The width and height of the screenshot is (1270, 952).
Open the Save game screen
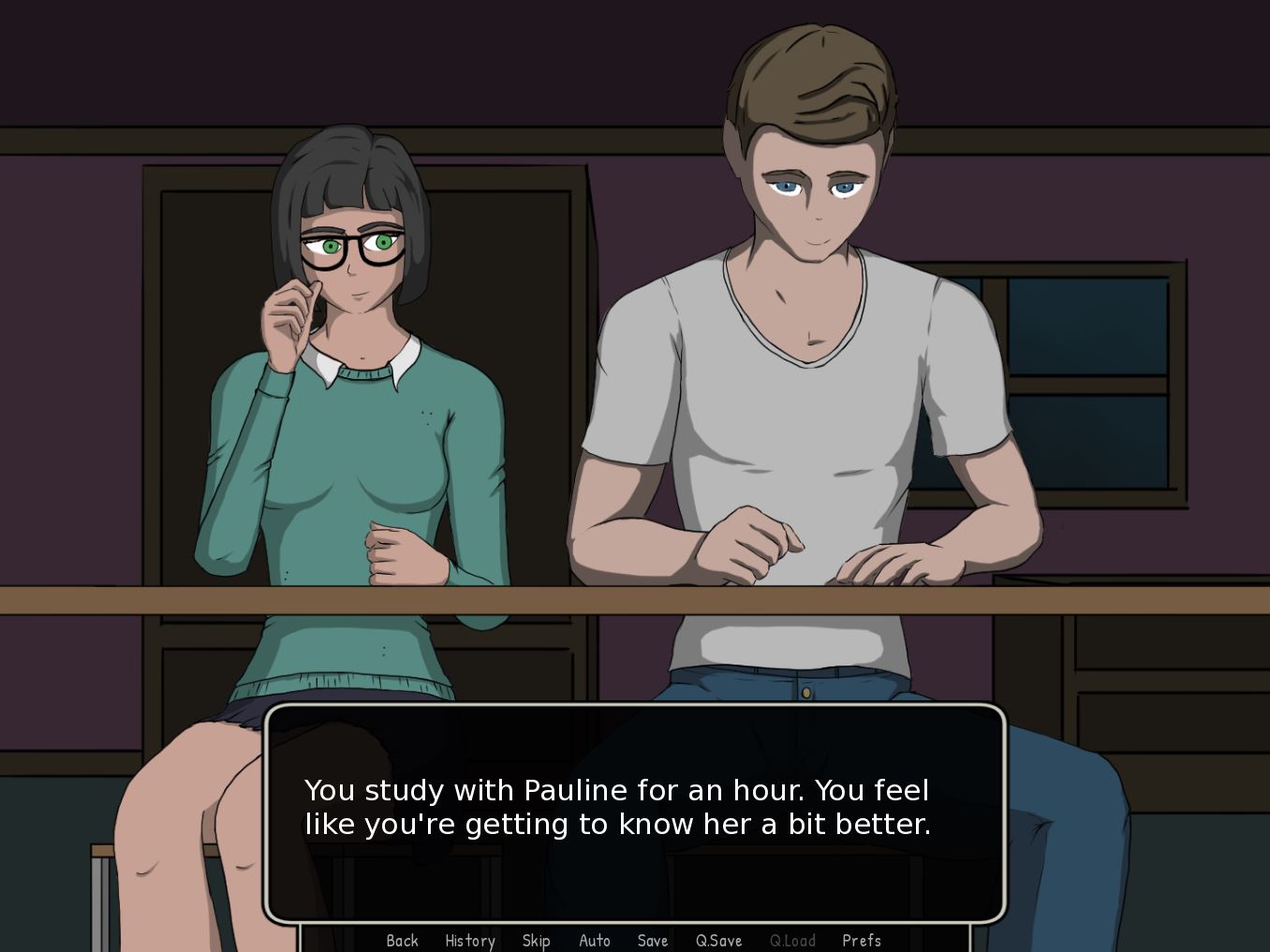[x=652, y=940]
